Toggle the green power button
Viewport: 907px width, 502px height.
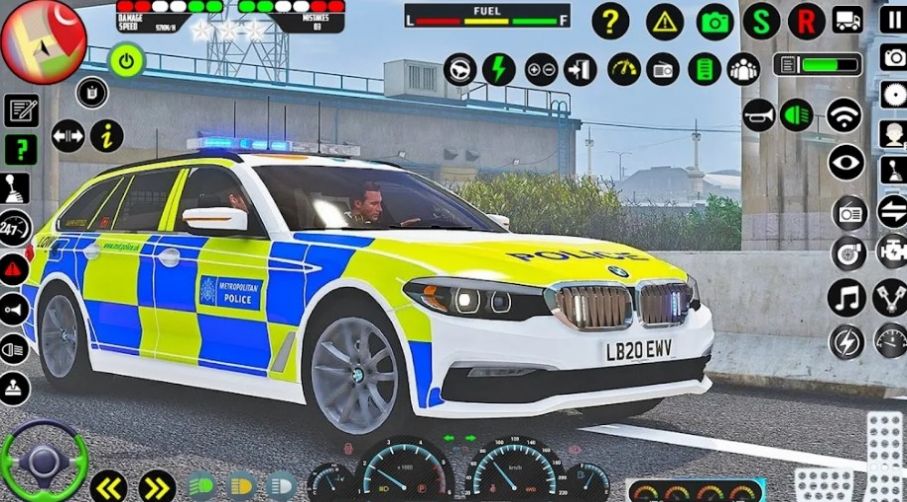coord(127,61)
